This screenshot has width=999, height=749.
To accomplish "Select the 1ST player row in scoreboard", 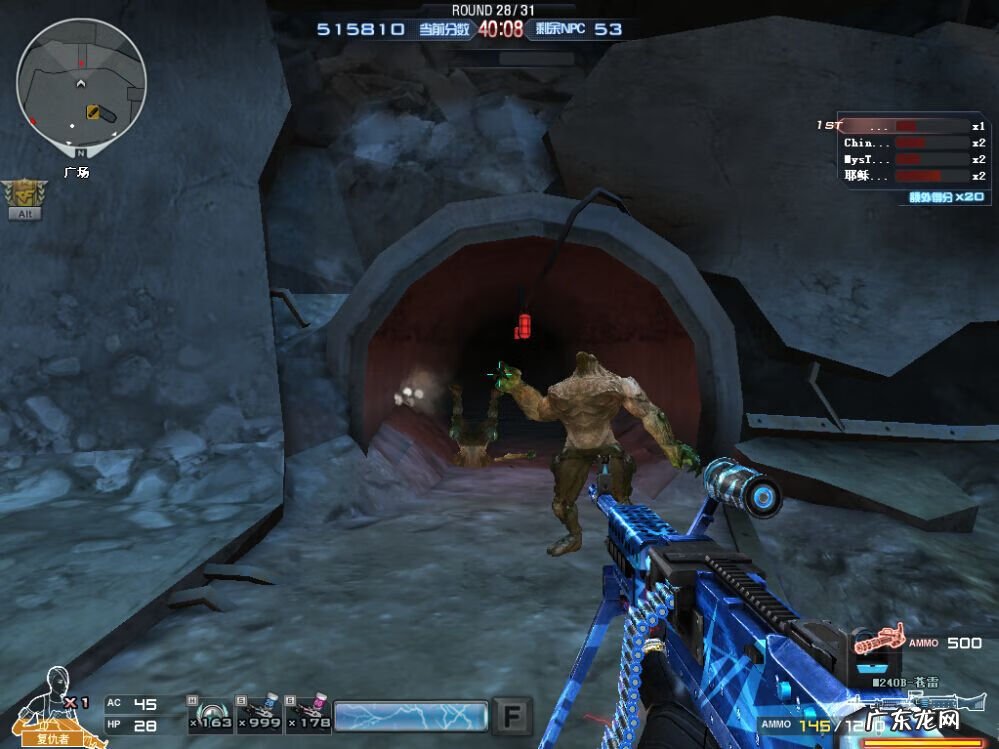I will pyautogui.click(x=901, y=126).
